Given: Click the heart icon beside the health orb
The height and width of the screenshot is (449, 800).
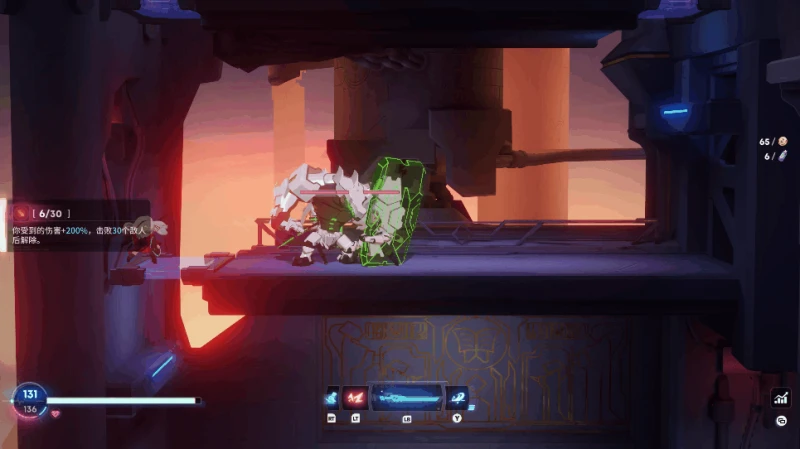Looking at the screenshot, I should 55,412.
